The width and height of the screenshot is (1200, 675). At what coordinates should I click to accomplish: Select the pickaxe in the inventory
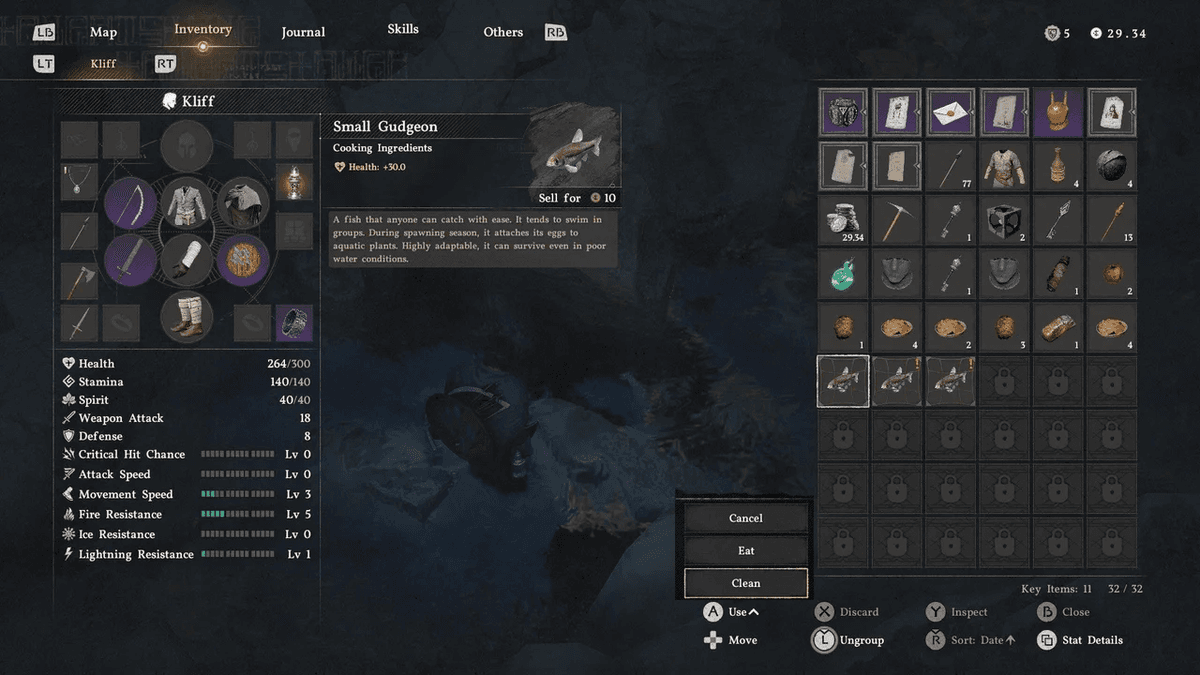[x=897, y=219]
